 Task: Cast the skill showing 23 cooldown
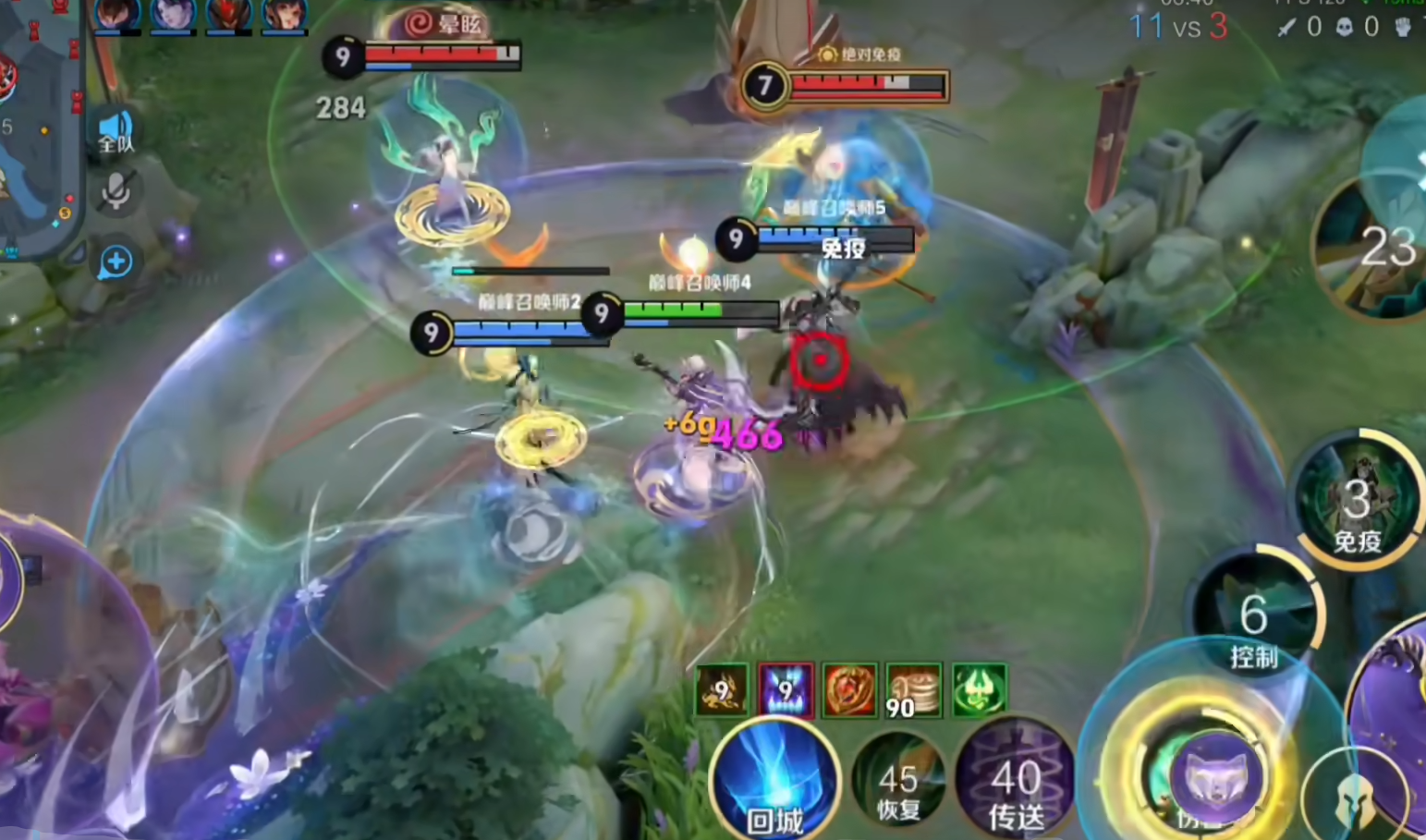1377,248
